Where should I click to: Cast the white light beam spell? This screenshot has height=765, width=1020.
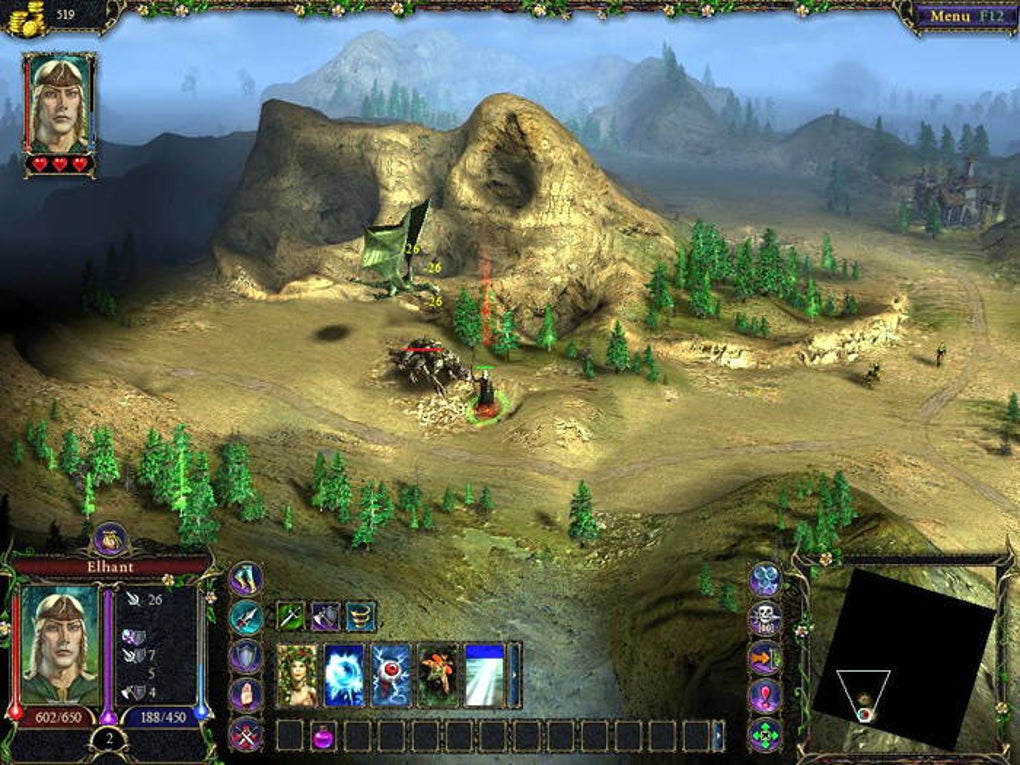[x=485, y=675]
